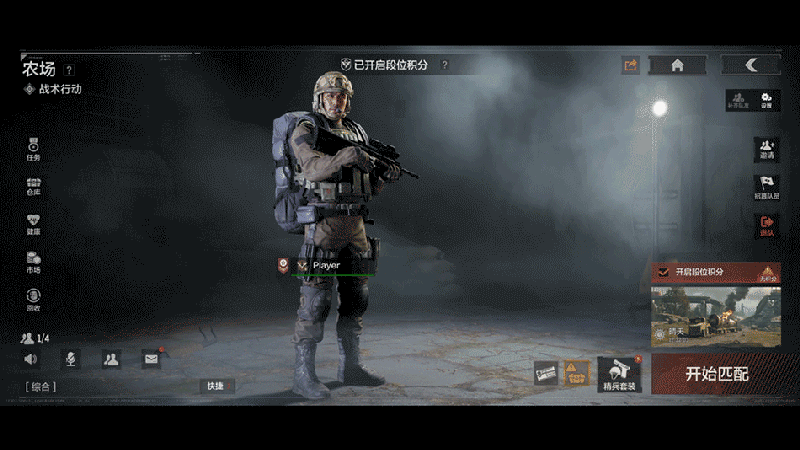
Task: Leave the squad with 退队 button
Action: click(x=766, y=225)
